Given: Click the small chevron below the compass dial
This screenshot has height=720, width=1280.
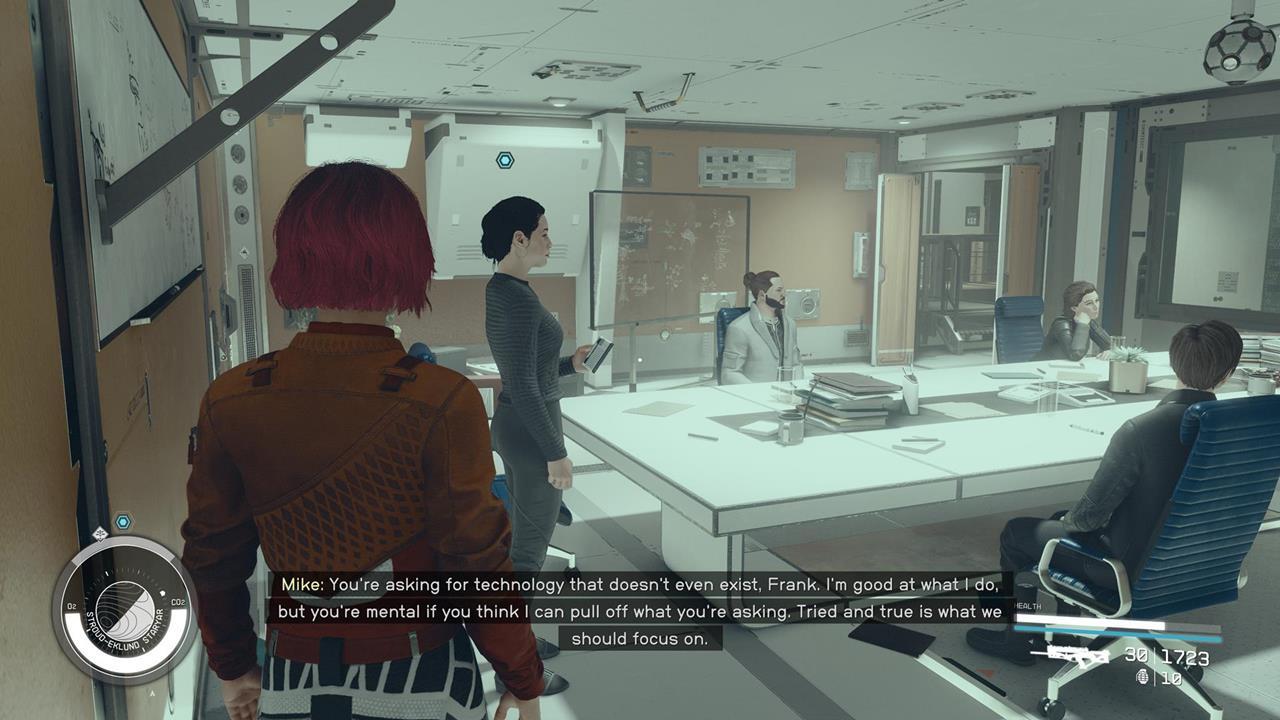Looking at the screenshot, I should (x=153, y=692).
